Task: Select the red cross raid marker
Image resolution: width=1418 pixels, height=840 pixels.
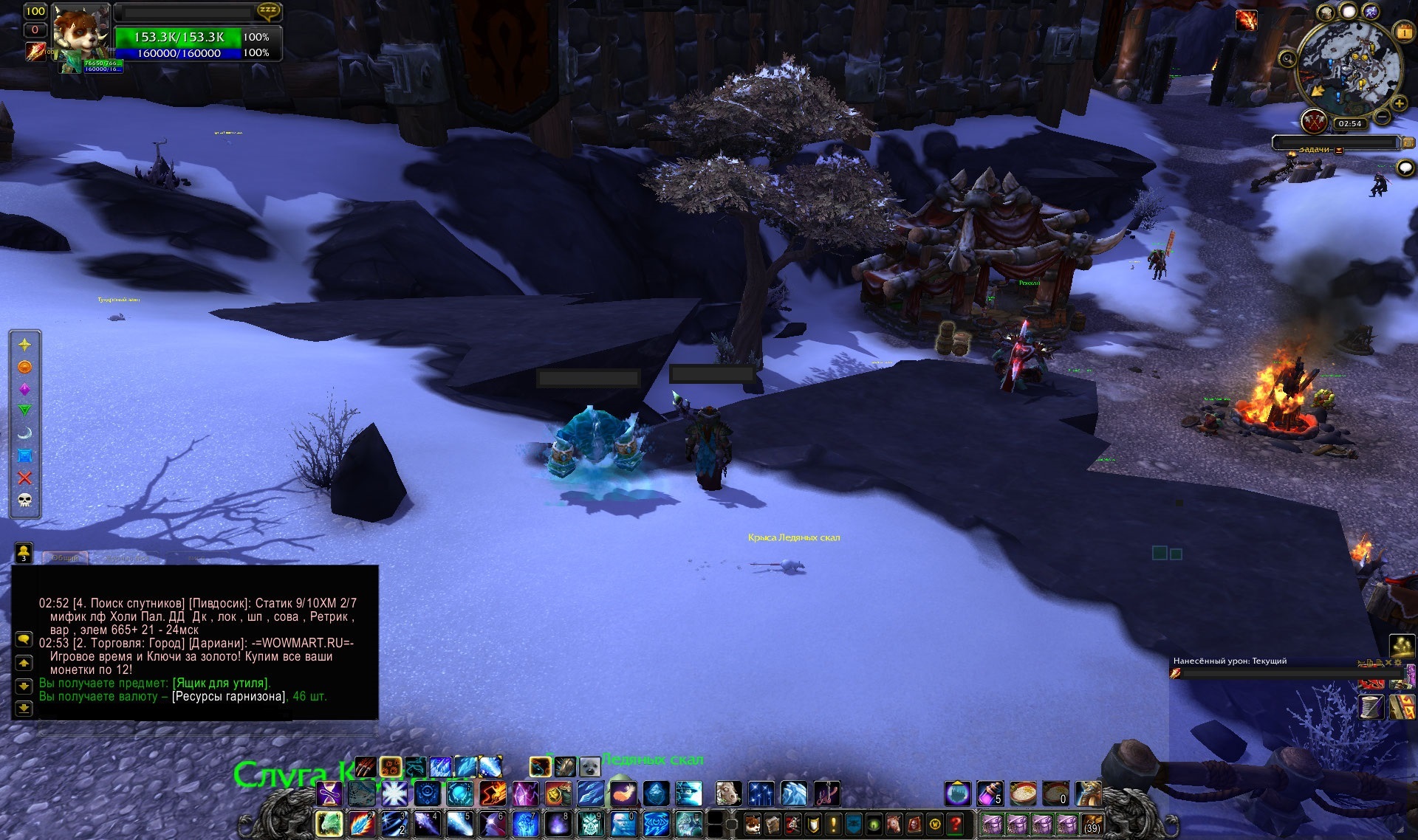Action: 24,478
